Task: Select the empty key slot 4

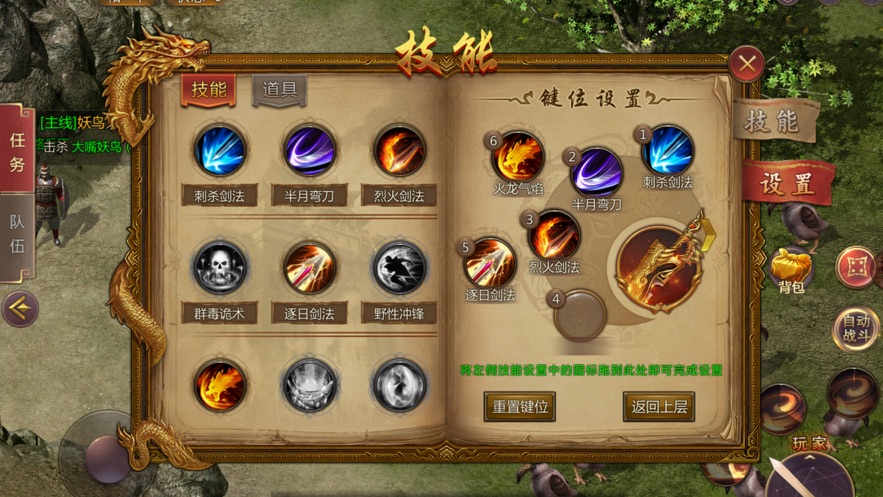Action: point(580,315)
